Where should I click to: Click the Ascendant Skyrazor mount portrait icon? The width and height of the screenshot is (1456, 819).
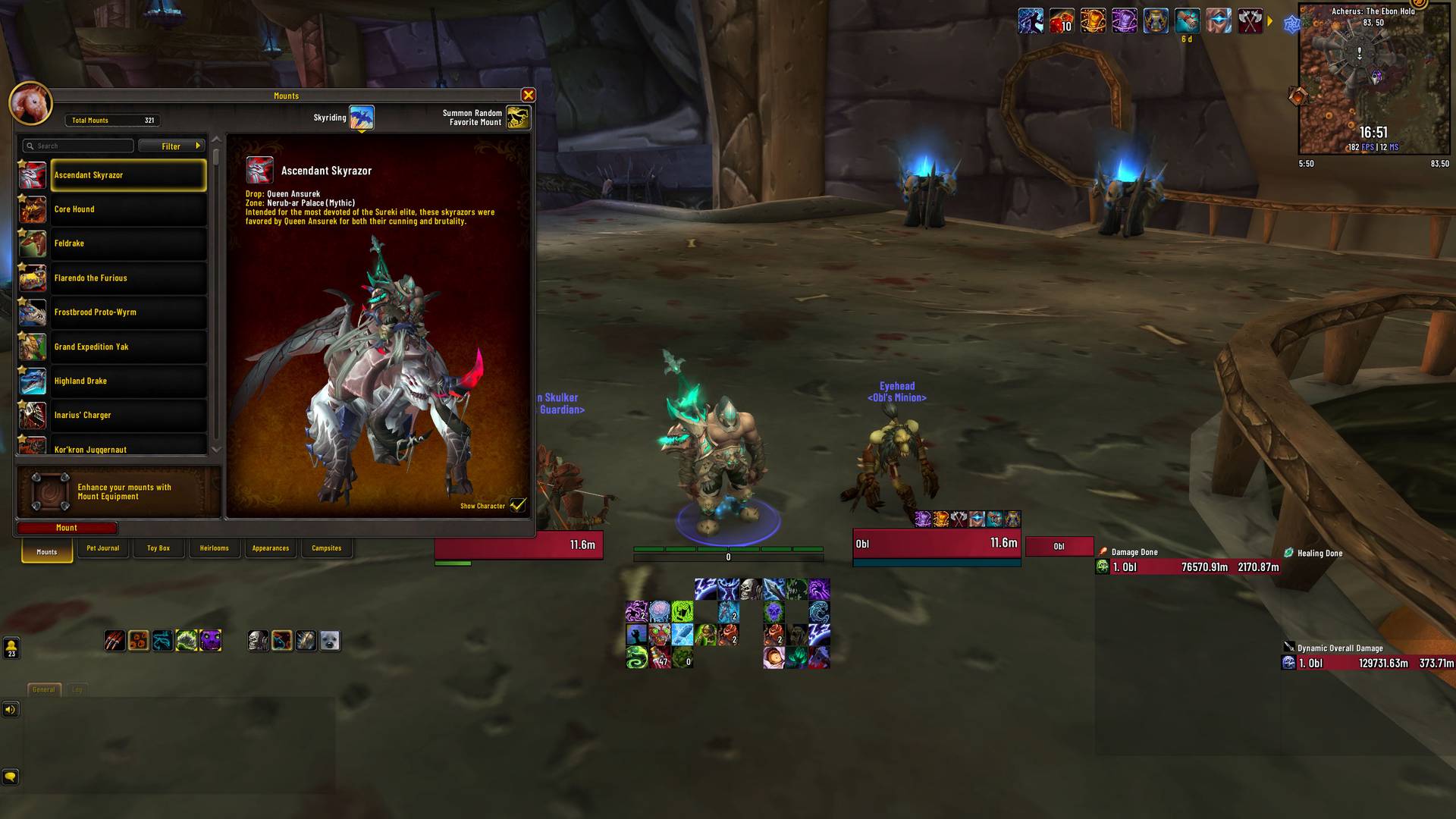260,171
